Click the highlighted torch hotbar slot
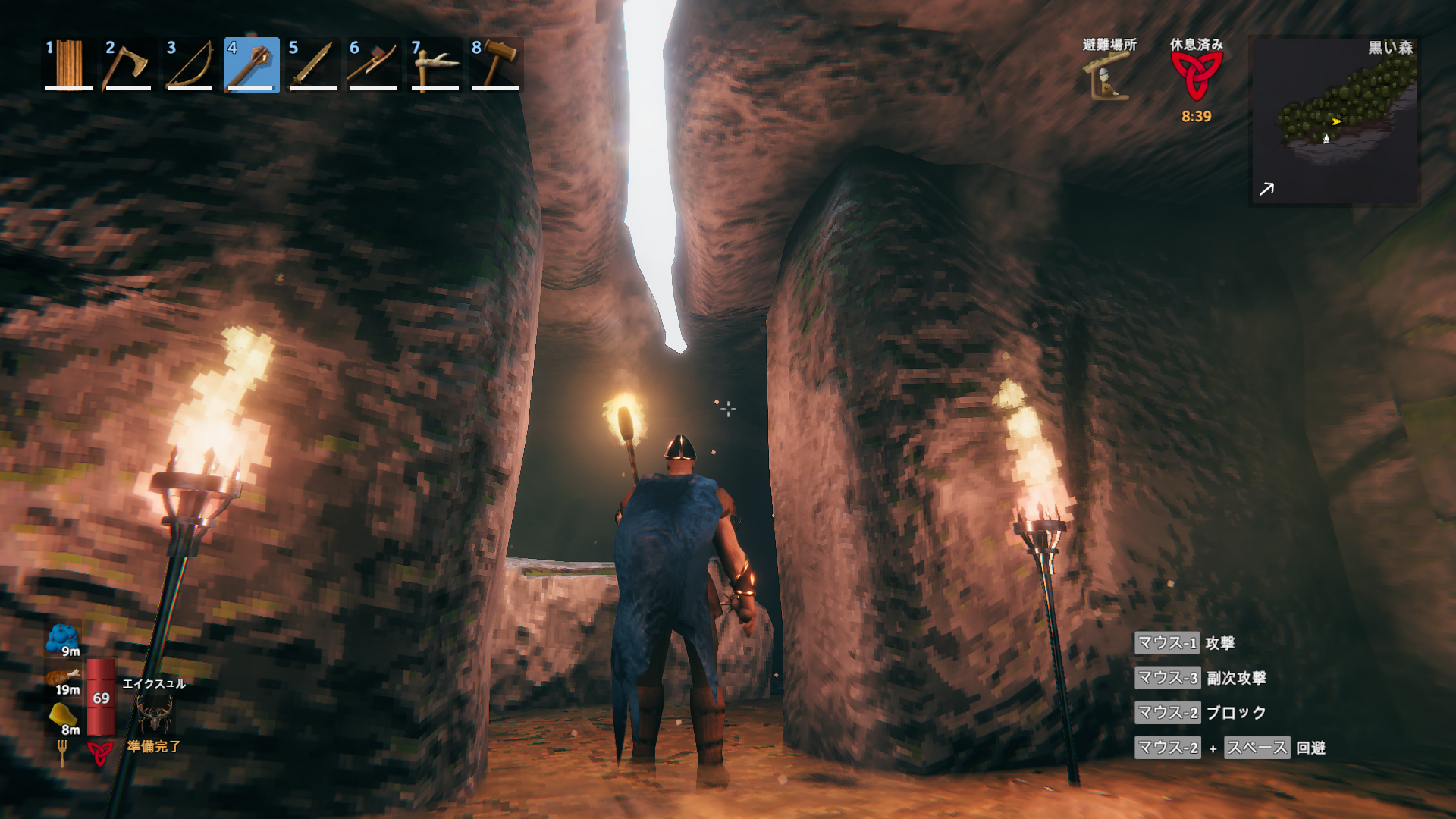Viewport: 1456px width, 819px height. click(x=252, y=64)
